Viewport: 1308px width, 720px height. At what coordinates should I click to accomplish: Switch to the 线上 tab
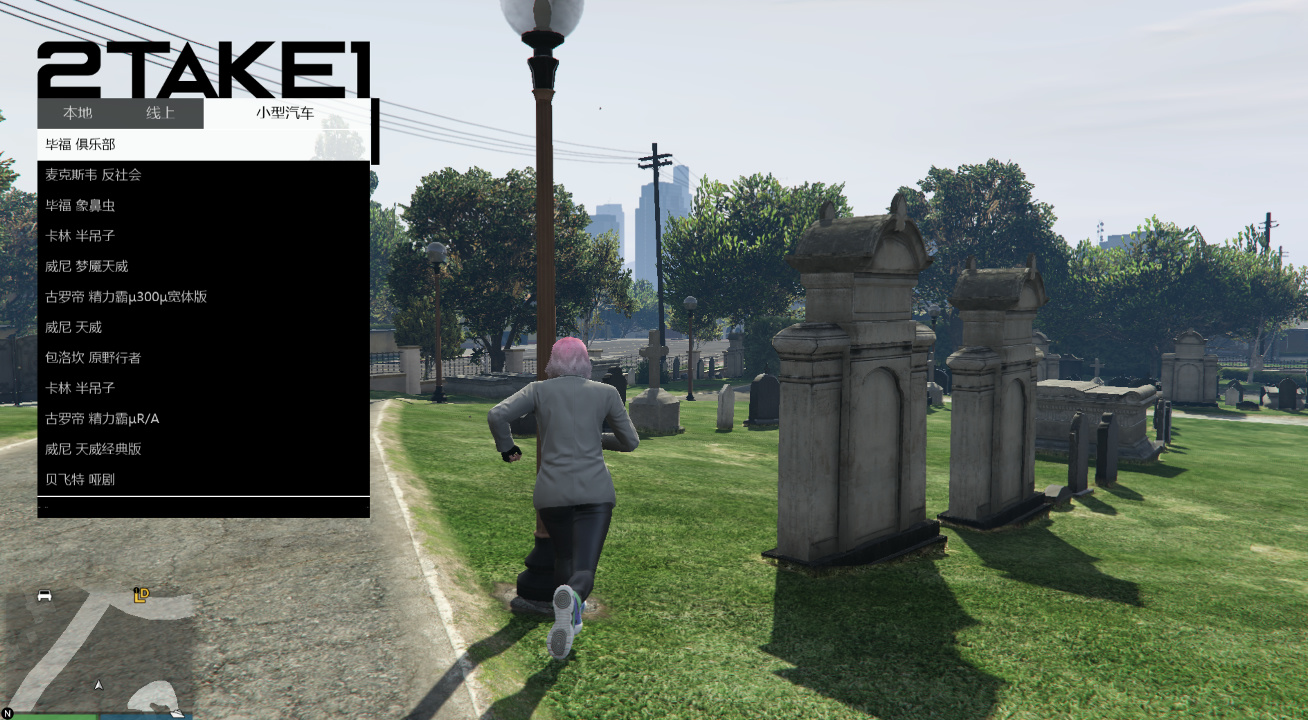[x=162, y=113]
